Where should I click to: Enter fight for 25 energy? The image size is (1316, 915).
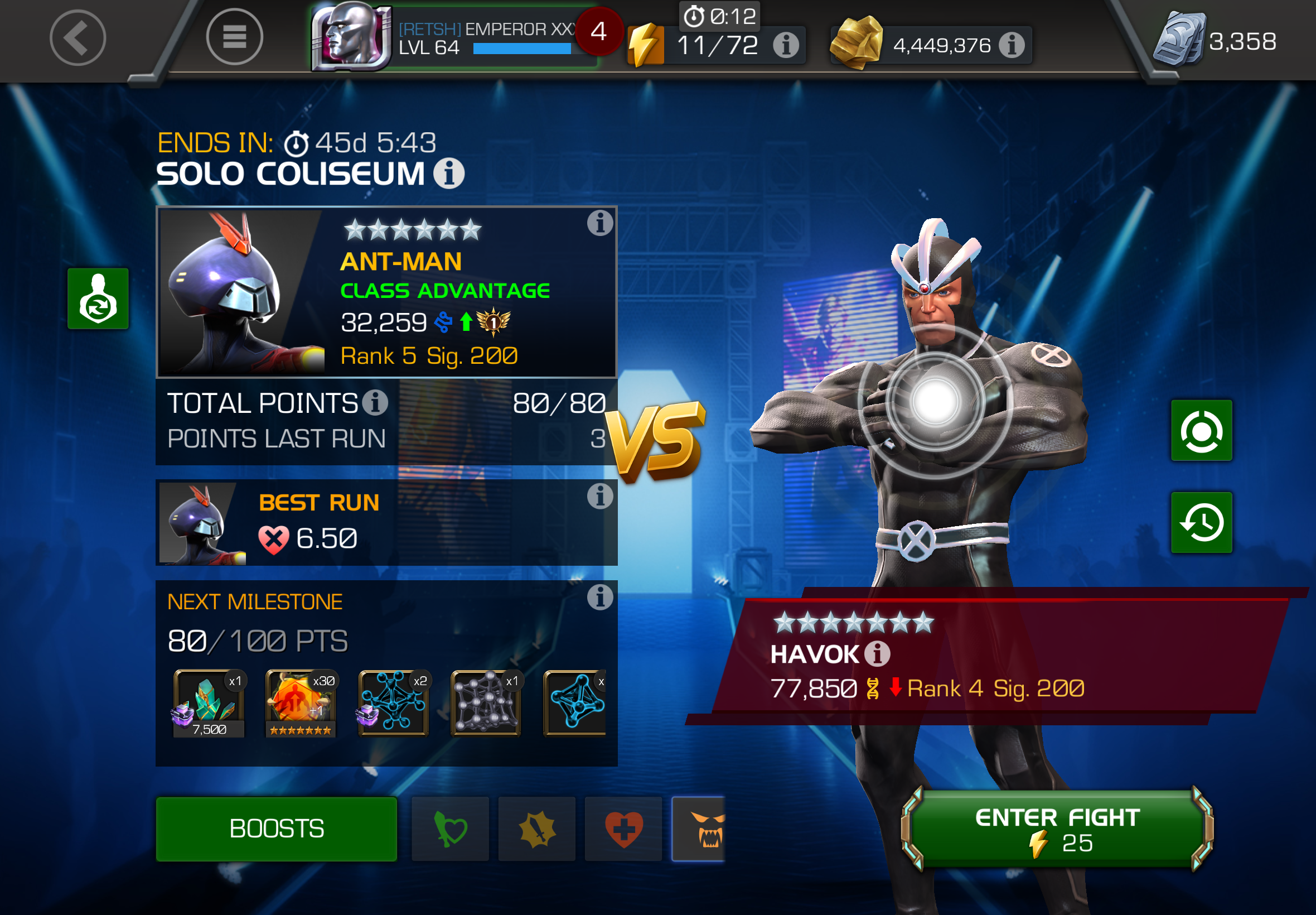1057,829
